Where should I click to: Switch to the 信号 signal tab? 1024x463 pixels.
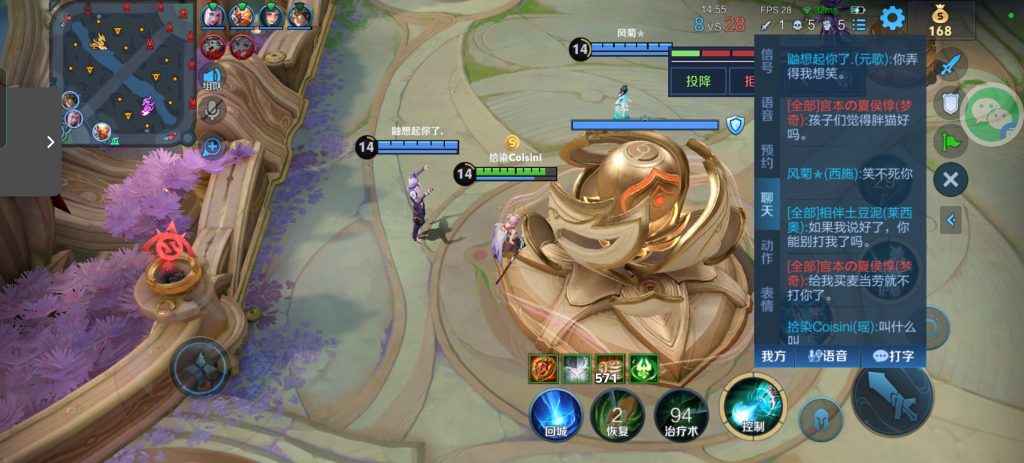coord(767,60)
